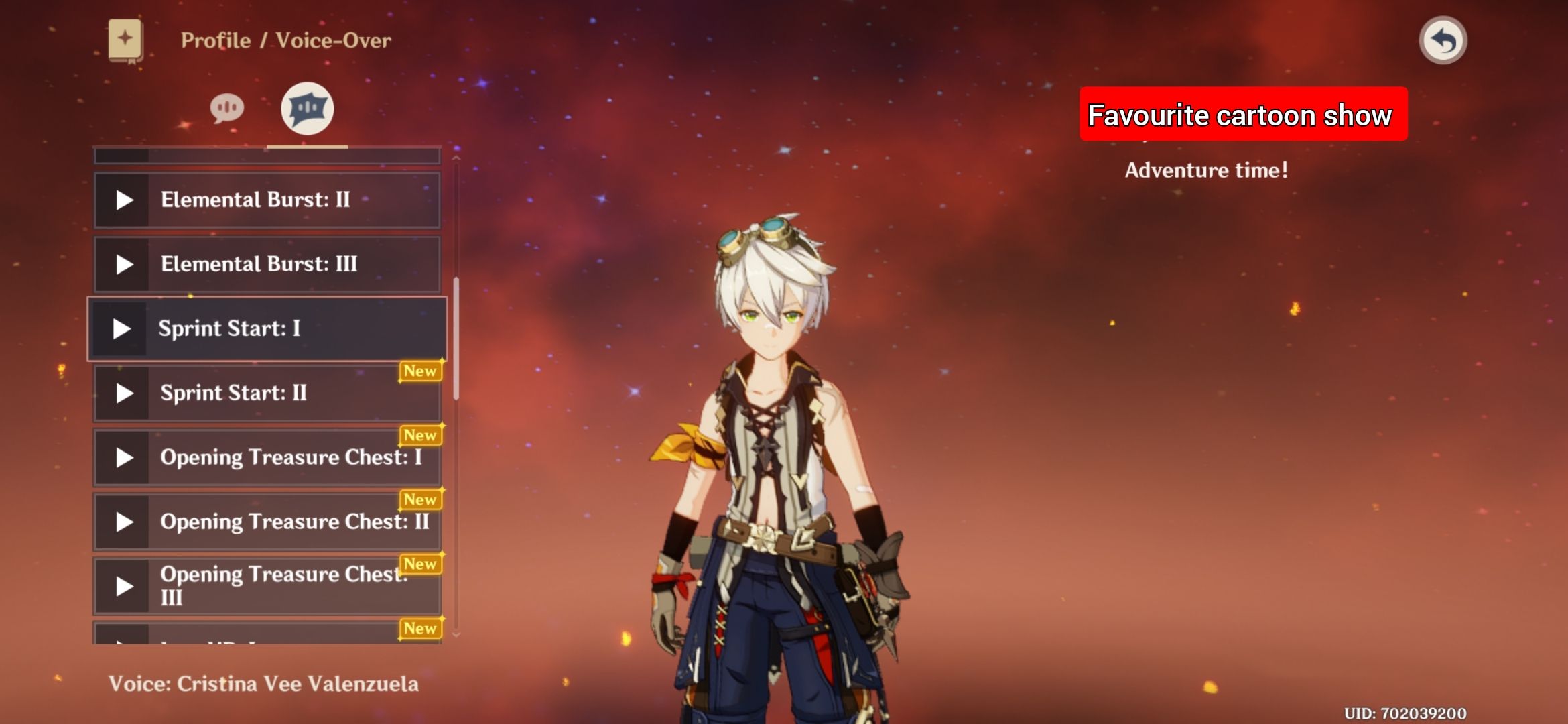Play the Opening Treasure Chest: II line

point(123,522)
